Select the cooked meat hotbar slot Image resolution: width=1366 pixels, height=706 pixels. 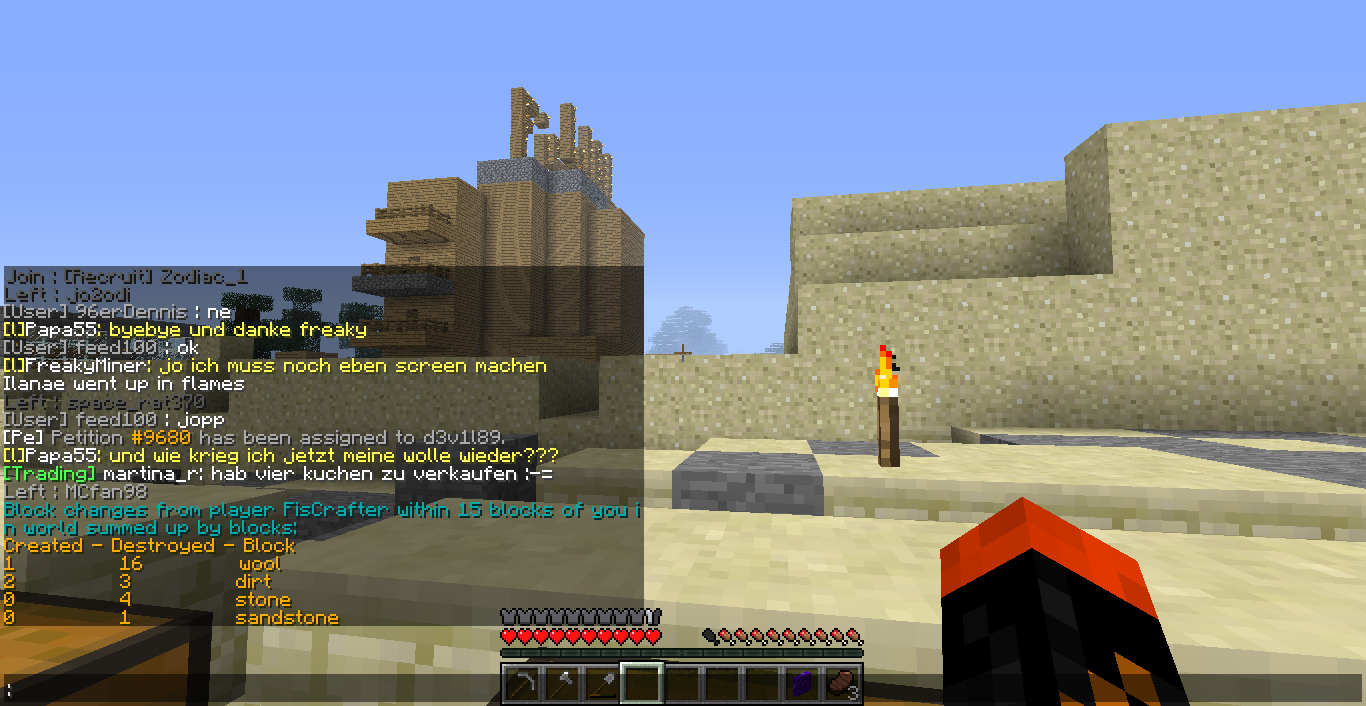click(x=841, y=685)
